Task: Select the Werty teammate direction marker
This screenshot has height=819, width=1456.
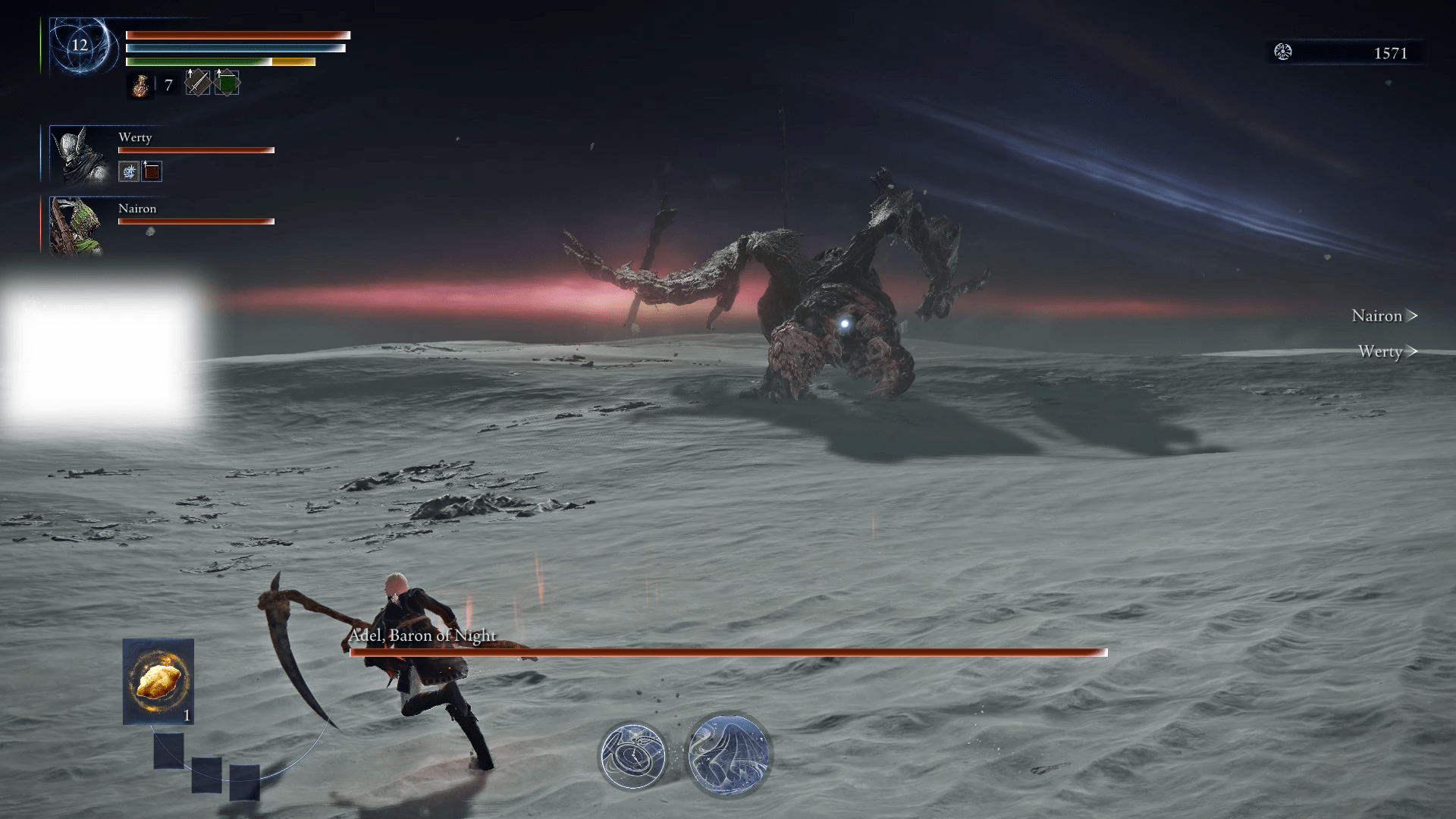Action: pos(1387,352)
